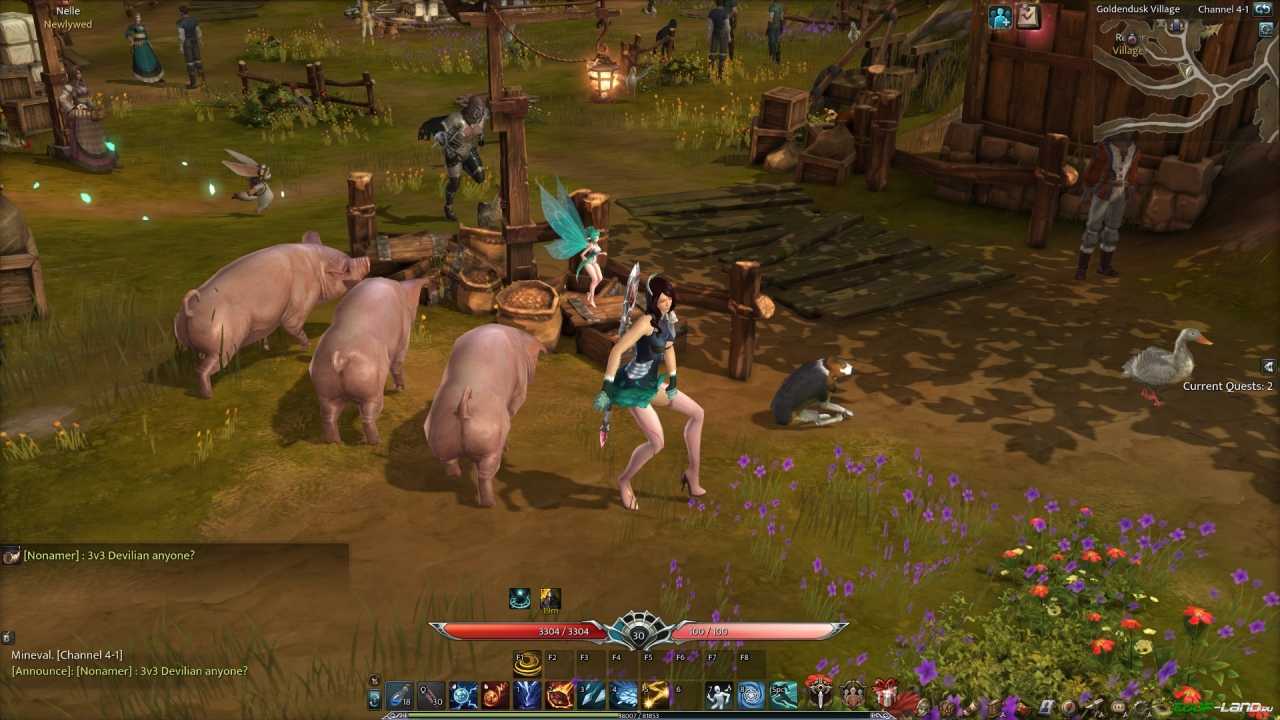Viewport: 1280px width, 720px height.
Task: Cast the flaming meteor skill
Action: coord(559,694)
